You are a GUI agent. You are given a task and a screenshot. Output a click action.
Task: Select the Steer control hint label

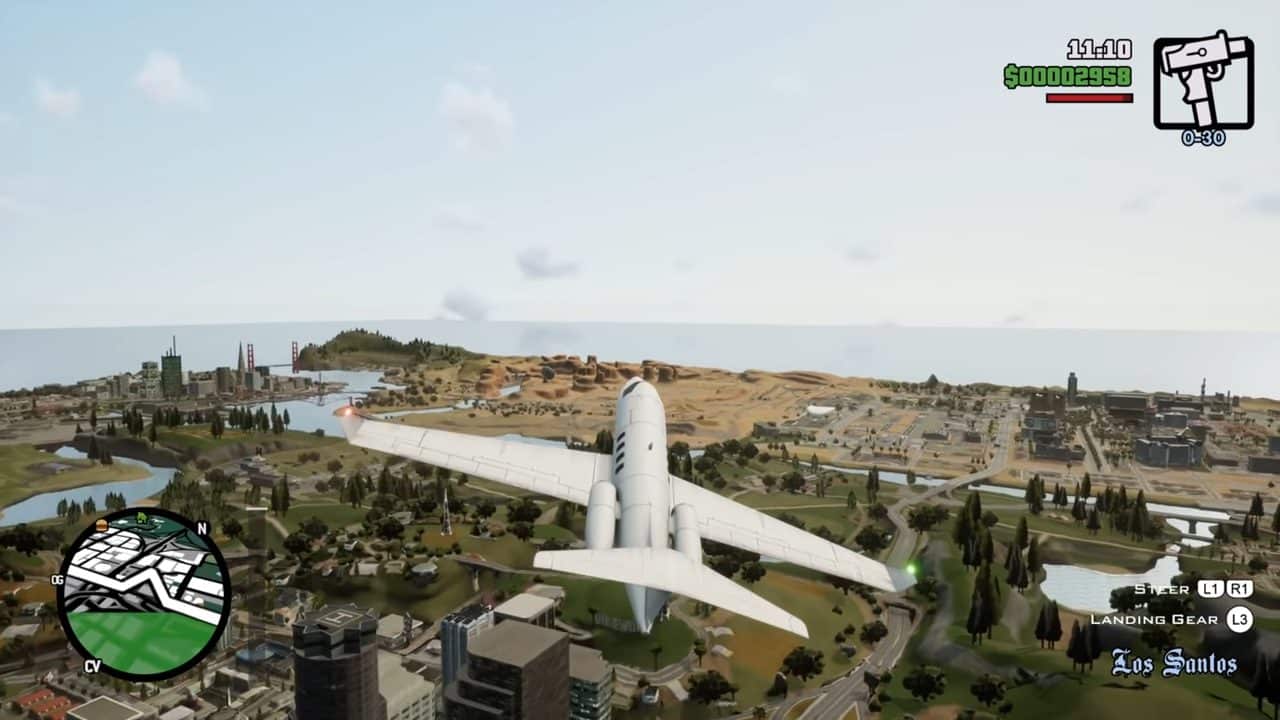tap(1162, 590)
